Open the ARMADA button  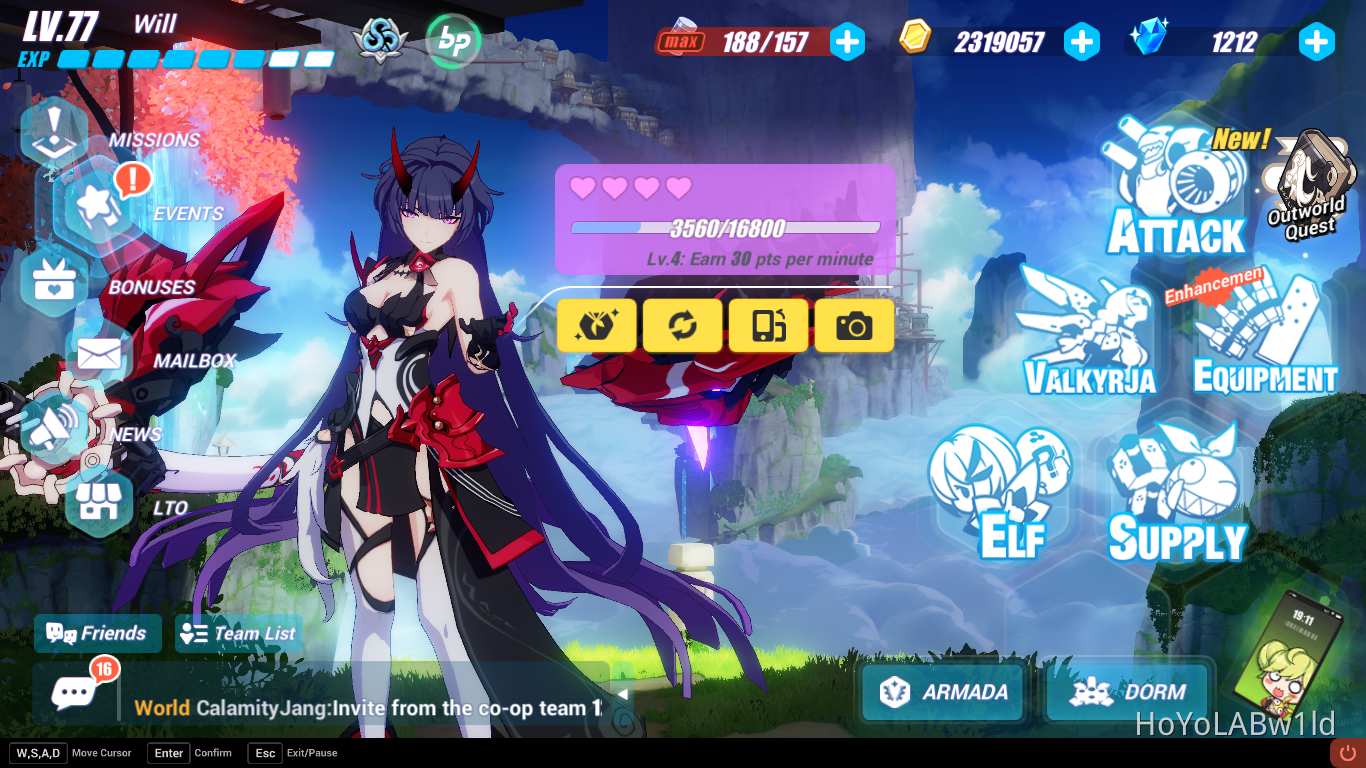pyautogui.click(x=941, y=691)
